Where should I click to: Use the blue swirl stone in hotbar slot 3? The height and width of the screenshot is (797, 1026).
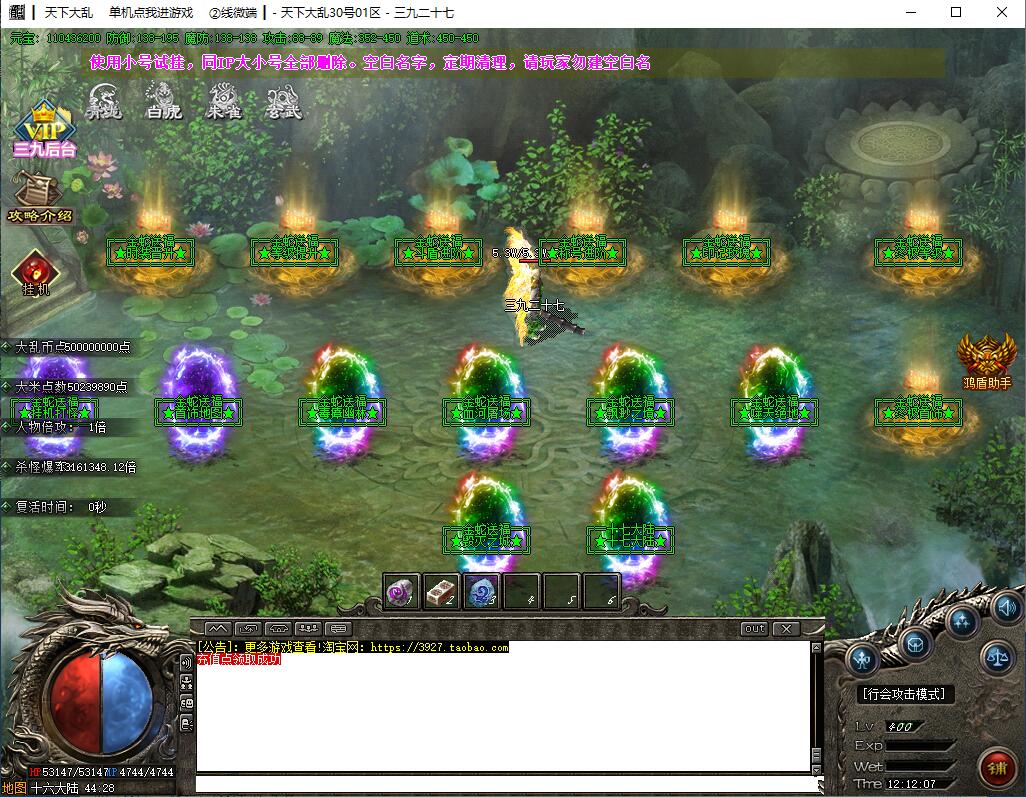tap(482, 591)
